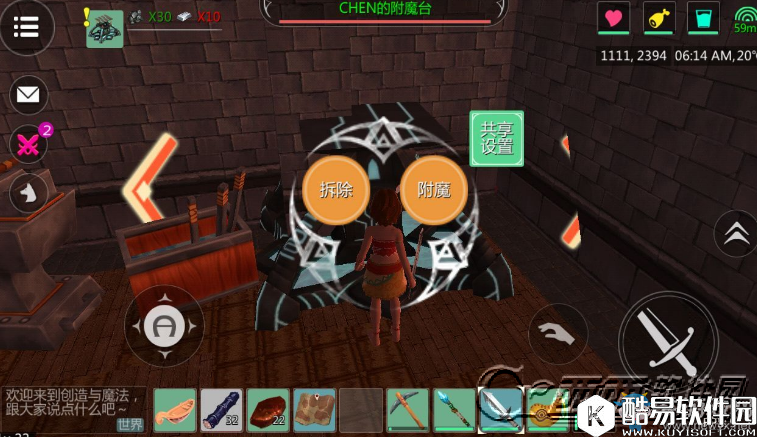Select the pickaxe hotbar slot
The image size is (757, 437).
pyautogui.click(x=407, y=409)
